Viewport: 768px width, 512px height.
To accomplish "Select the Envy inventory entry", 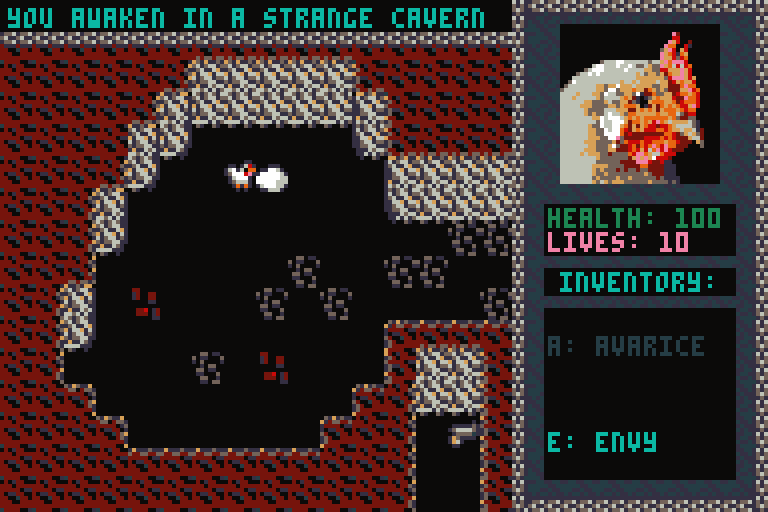I will (602, 442).
